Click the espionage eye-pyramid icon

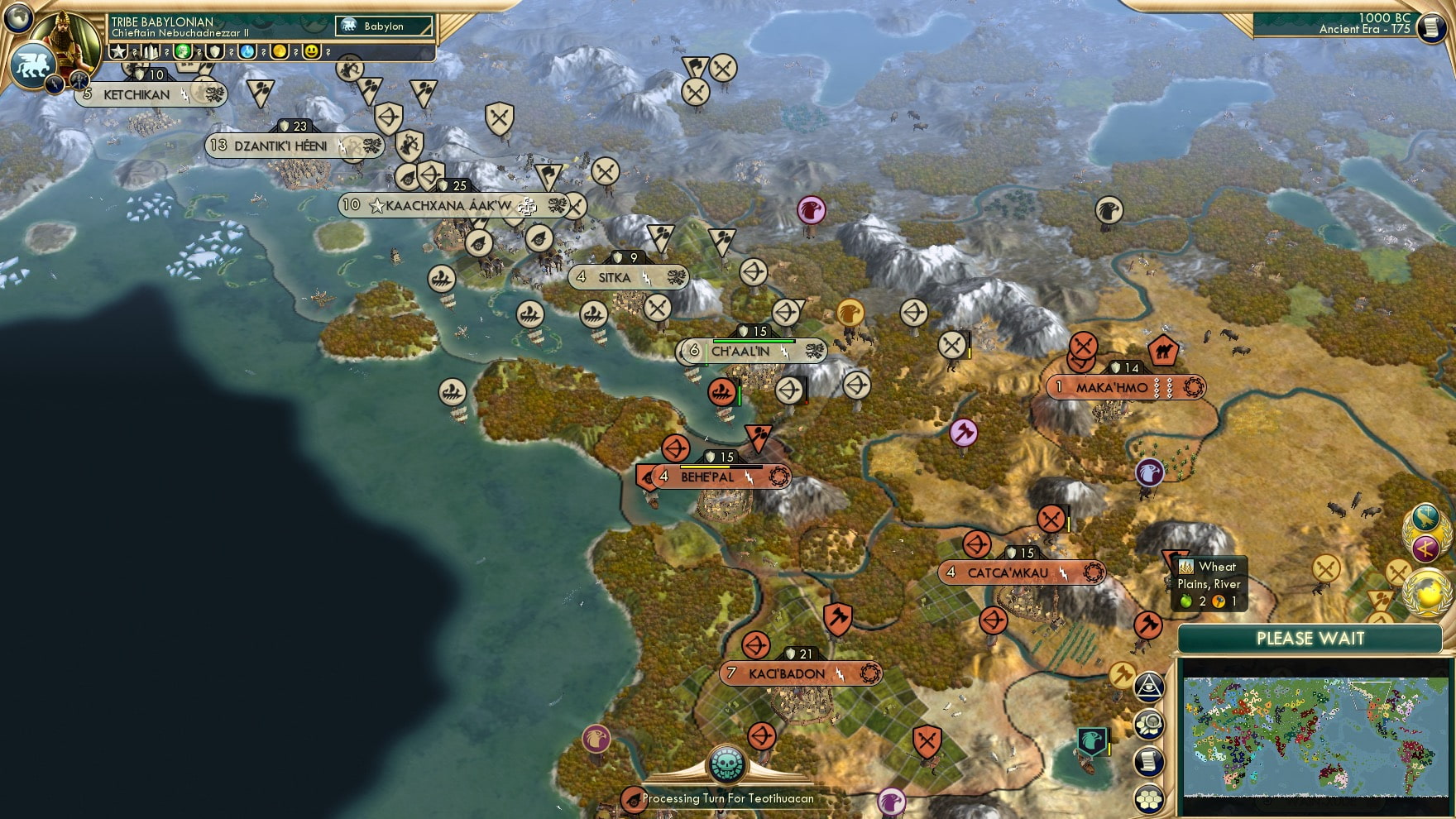(1149, 687)
